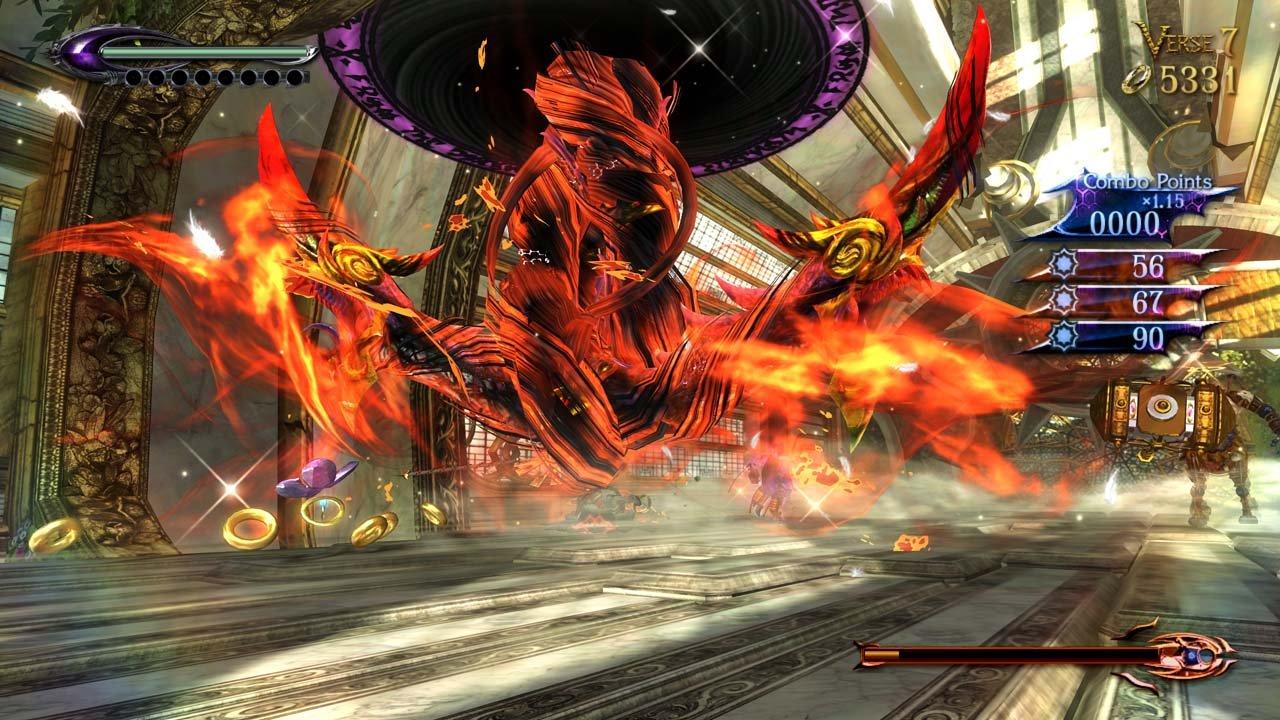Screen dimensions: 1280x720
Task: Toggle the first magic orb under the health bar
Action: coord(133,77)
